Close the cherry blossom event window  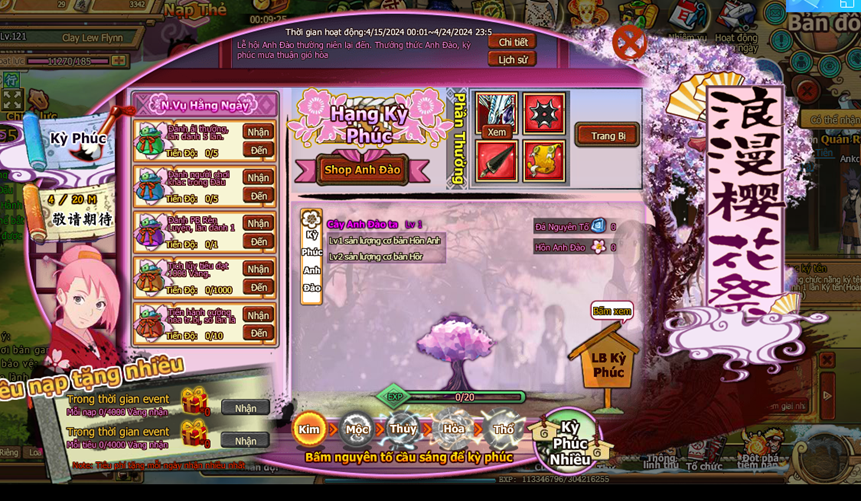pos(629,42)
